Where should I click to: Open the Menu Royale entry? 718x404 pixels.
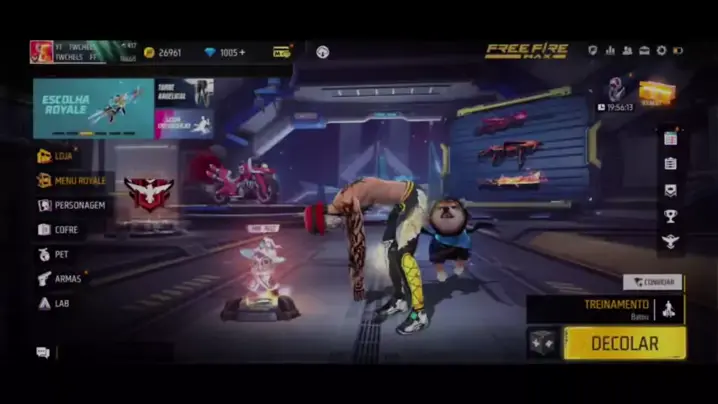pos(72,181)
